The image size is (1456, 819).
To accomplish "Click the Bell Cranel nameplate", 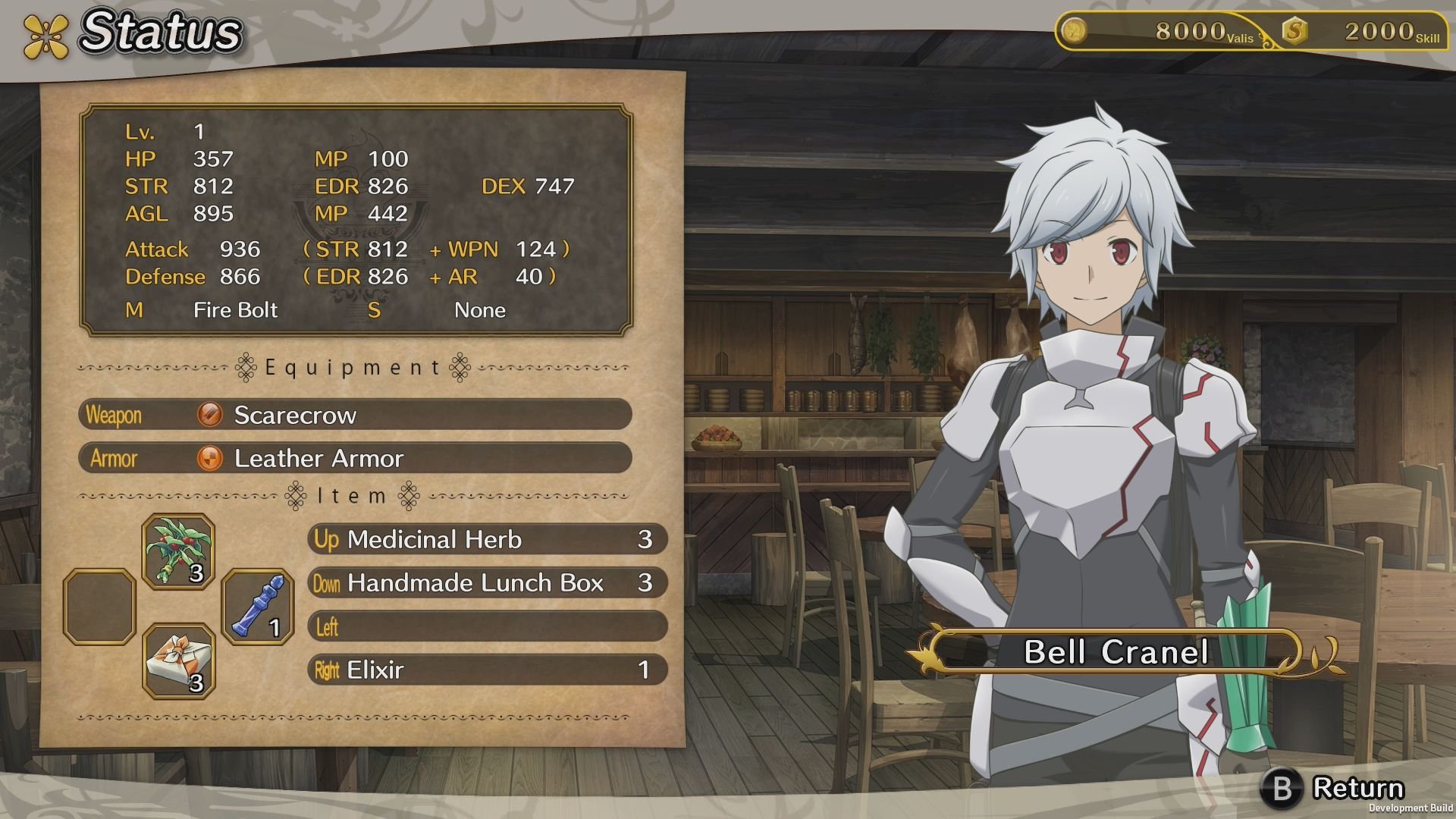I will tap(1115, 652).
